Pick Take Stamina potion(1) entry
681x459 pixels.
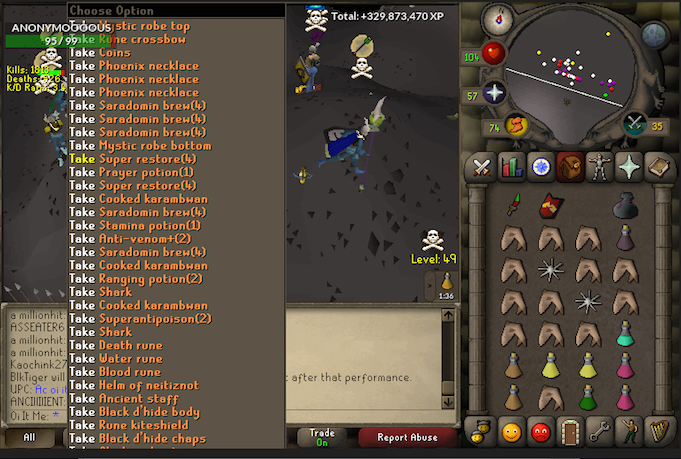point(150,225)
